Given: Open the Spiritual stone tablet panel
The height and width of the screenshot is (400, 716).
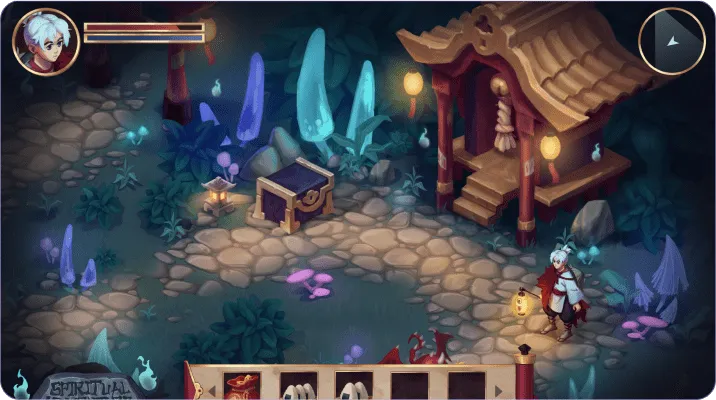Looking at the screenshot, I should [x=89, y=387].
